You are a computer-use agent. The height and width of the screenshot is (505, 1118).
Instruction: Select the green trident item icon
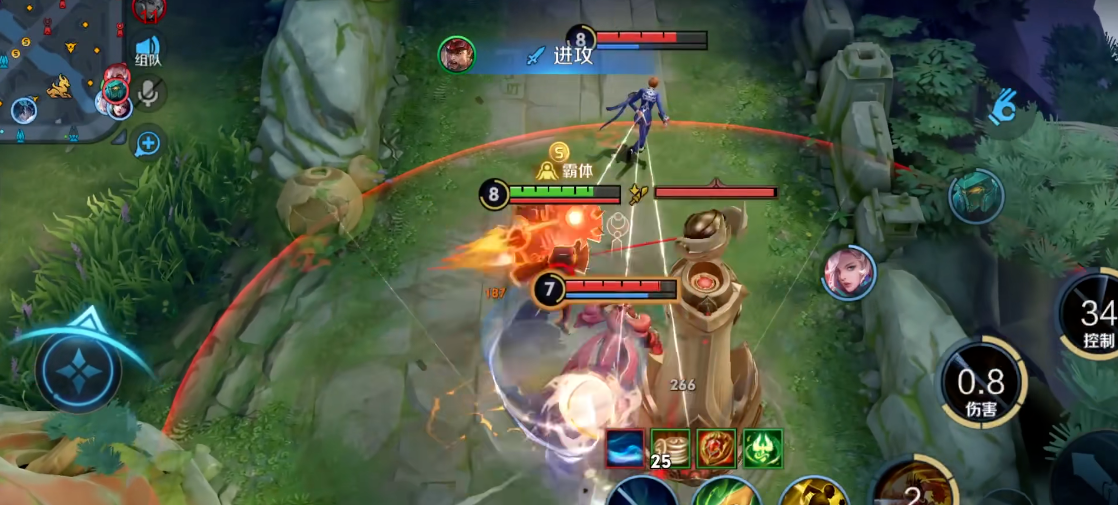click(763, 448)
